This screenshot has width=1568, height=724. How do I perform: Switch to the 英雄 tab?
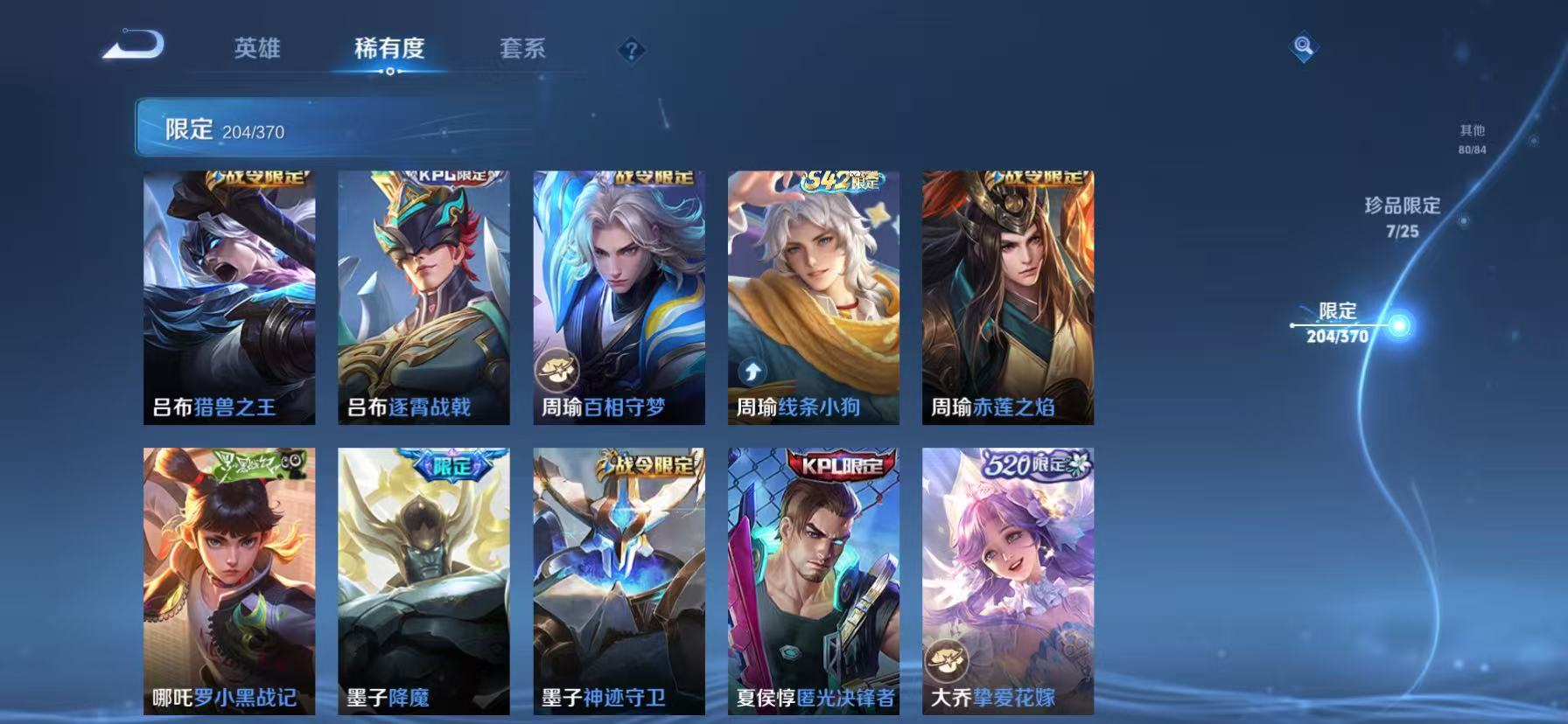[257, 50]
